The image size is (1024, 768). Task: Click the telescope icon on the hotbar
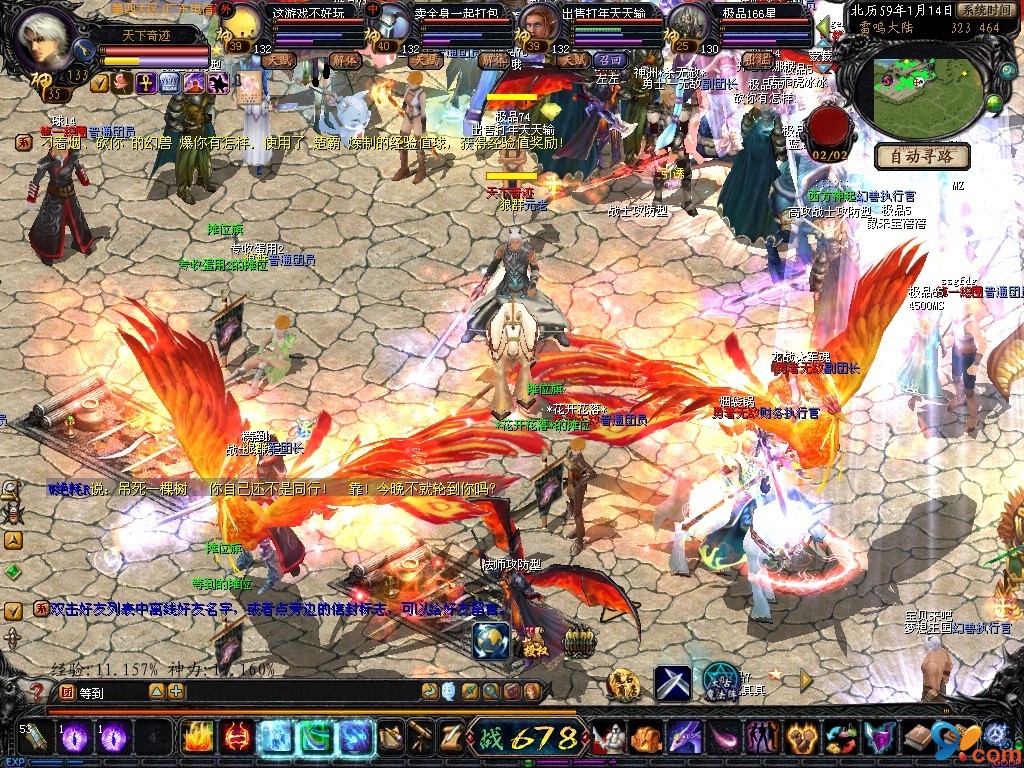point(420,738)
